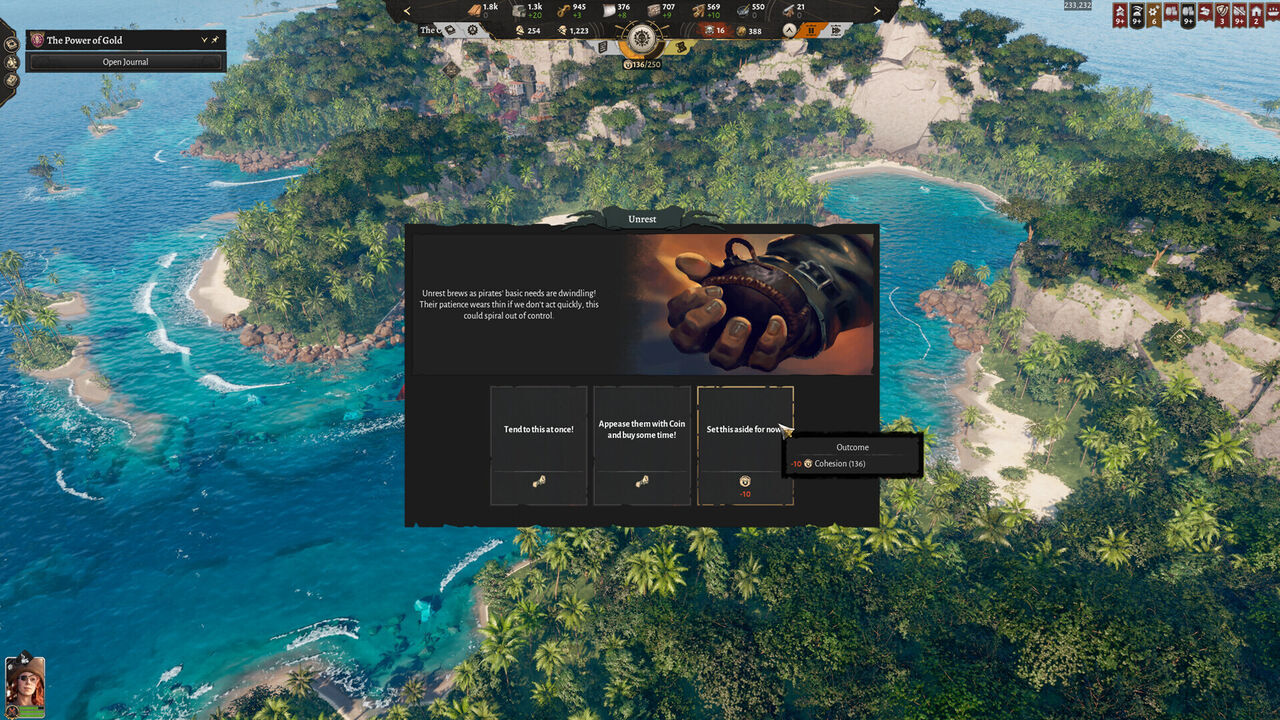
Task: Open the pirate skull threat counter
Action: click(x=710, y=29)
